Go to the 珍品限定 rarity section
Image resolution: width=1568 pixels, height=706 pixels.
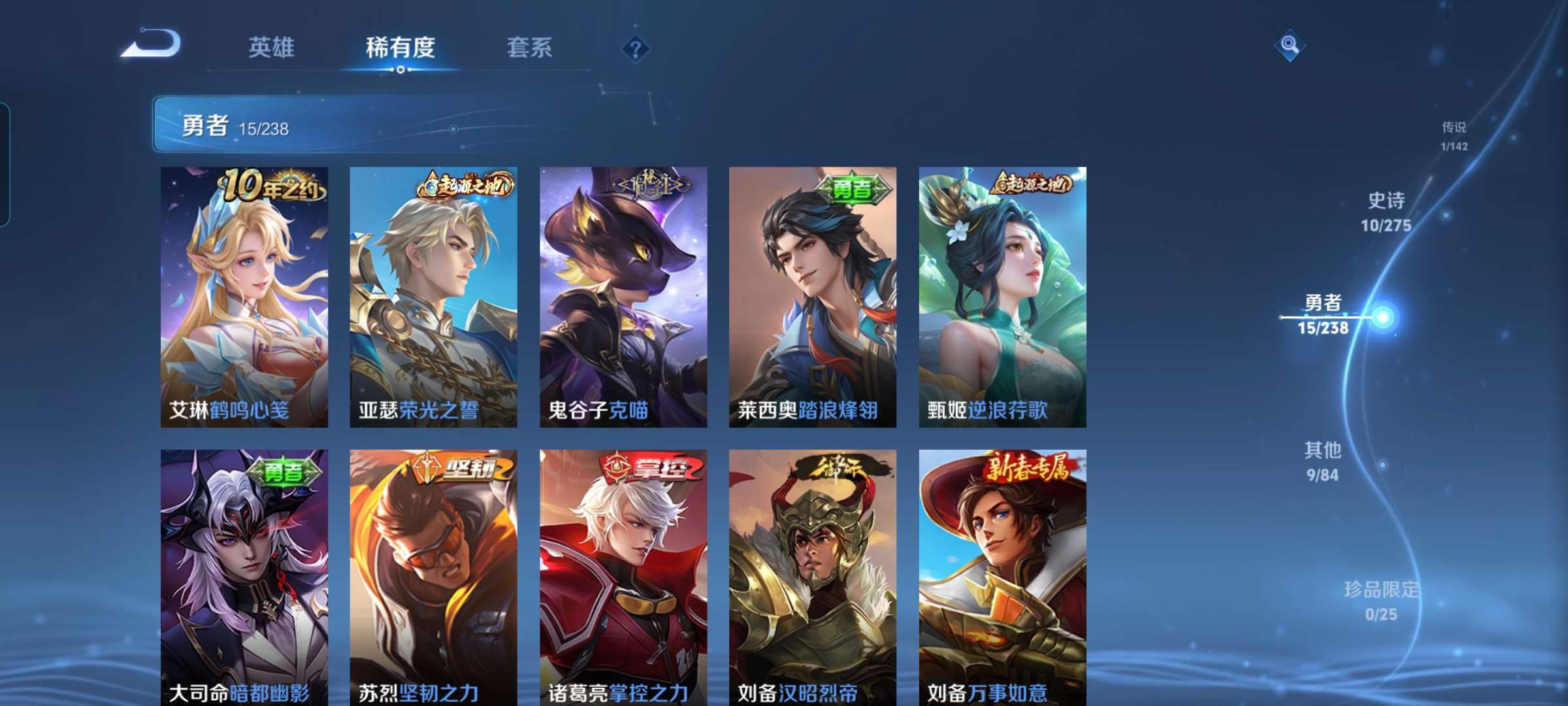pos(1381,601)
